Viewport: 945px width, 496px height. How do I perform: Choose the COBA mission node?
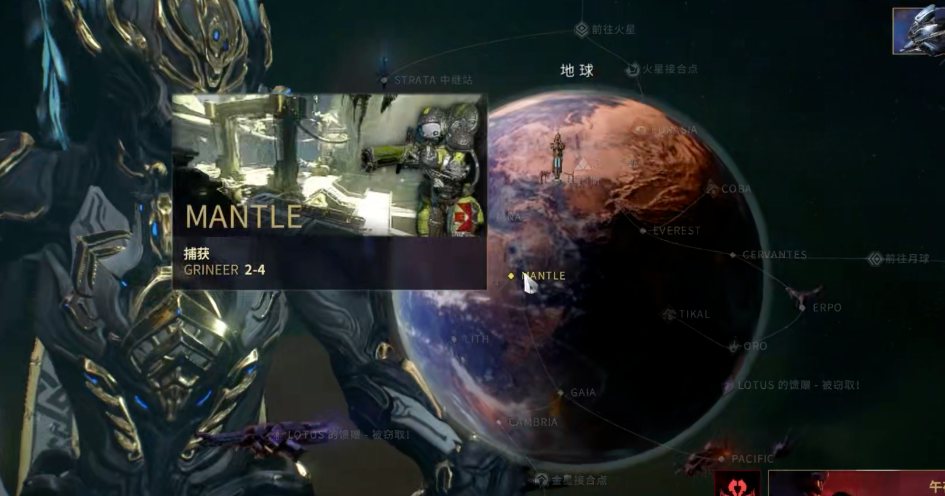(713, 188)
